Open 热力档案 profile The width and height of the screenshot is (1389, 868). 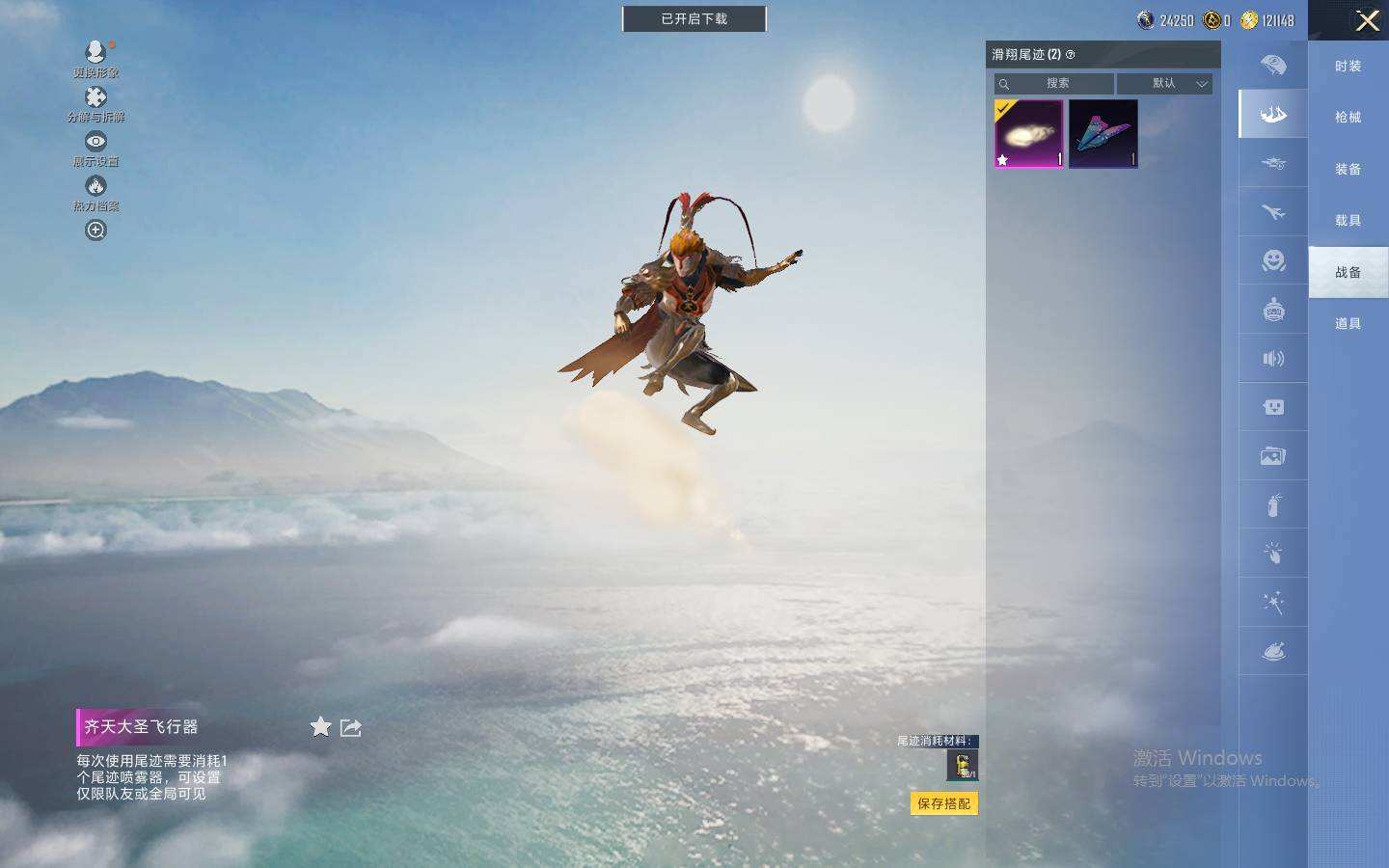pyautogui.click(x=95, y=192)
